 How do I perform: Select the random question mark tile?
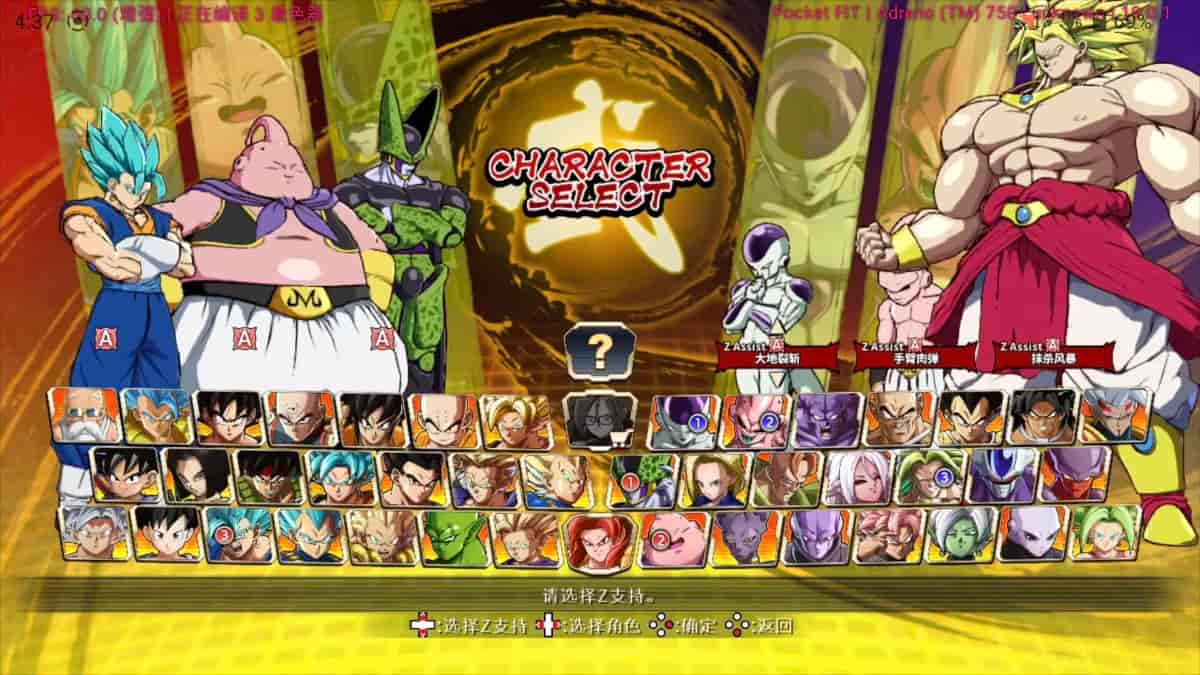pyautogui.click(x=600, y=350)
